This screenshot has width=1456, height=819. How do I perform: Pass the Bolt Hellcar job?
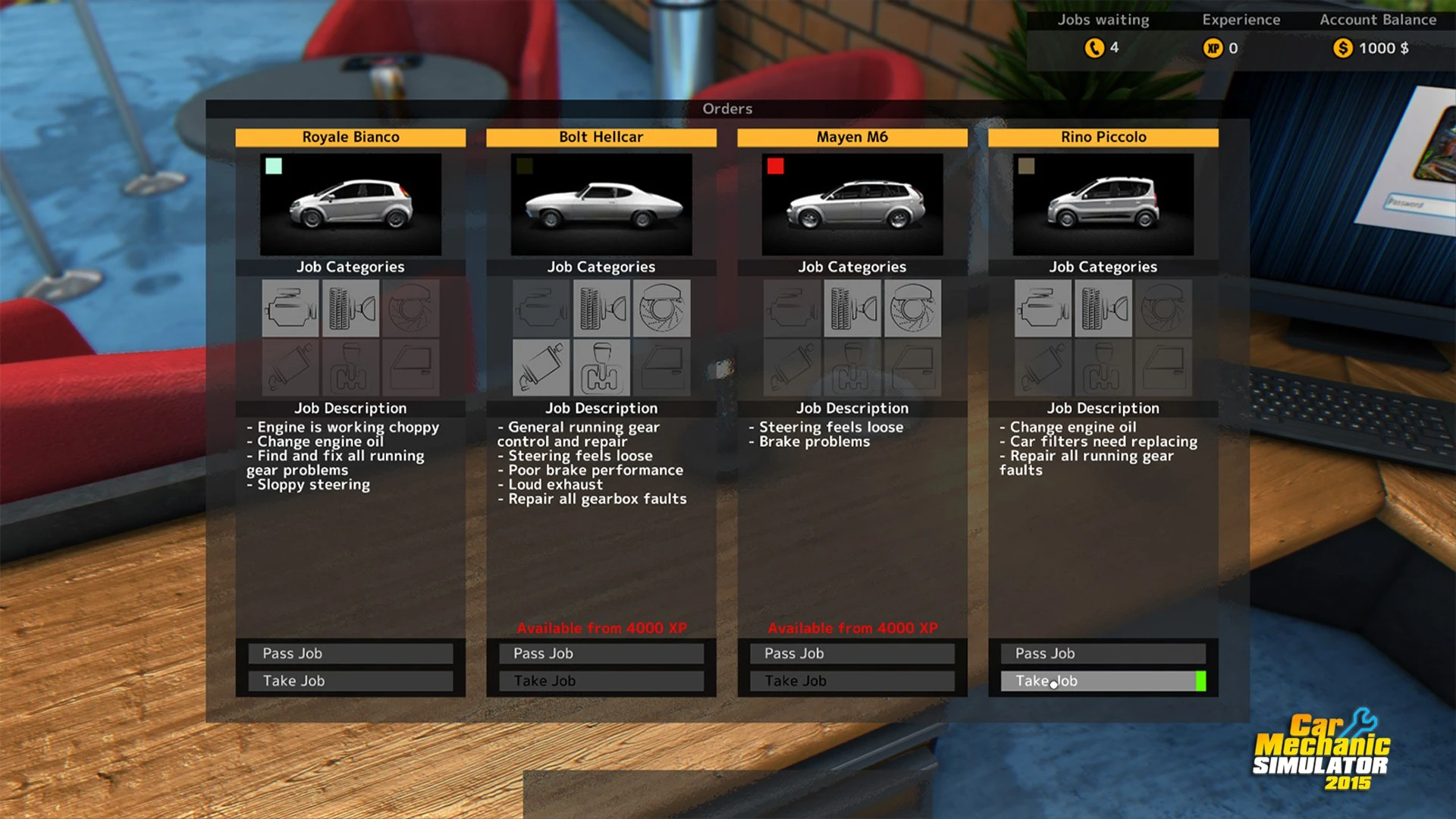pyautogui.click(x=601, y=654)
